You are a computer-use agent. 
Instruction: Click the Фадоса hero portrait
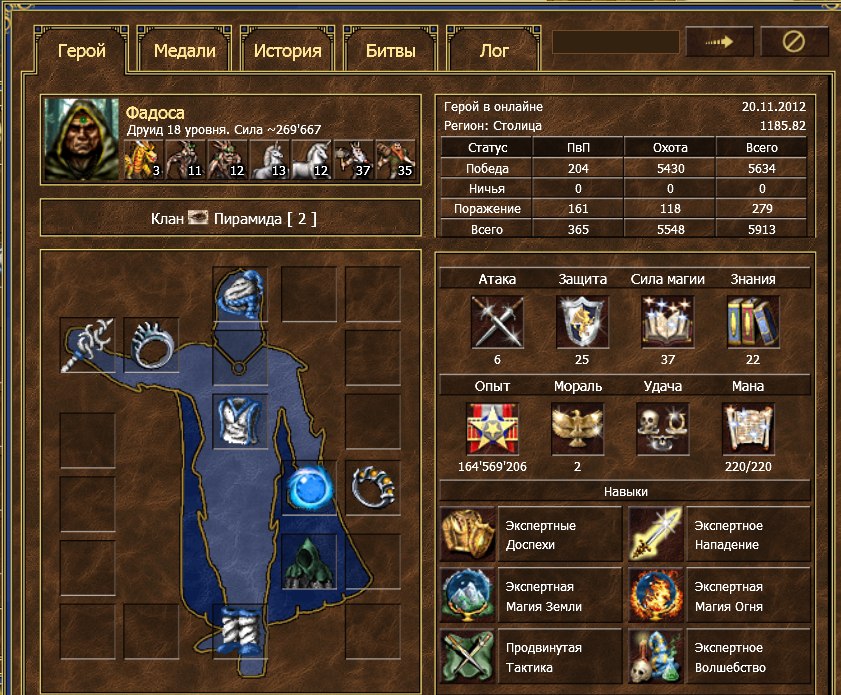pyautogui.click(x=82, y=139)
